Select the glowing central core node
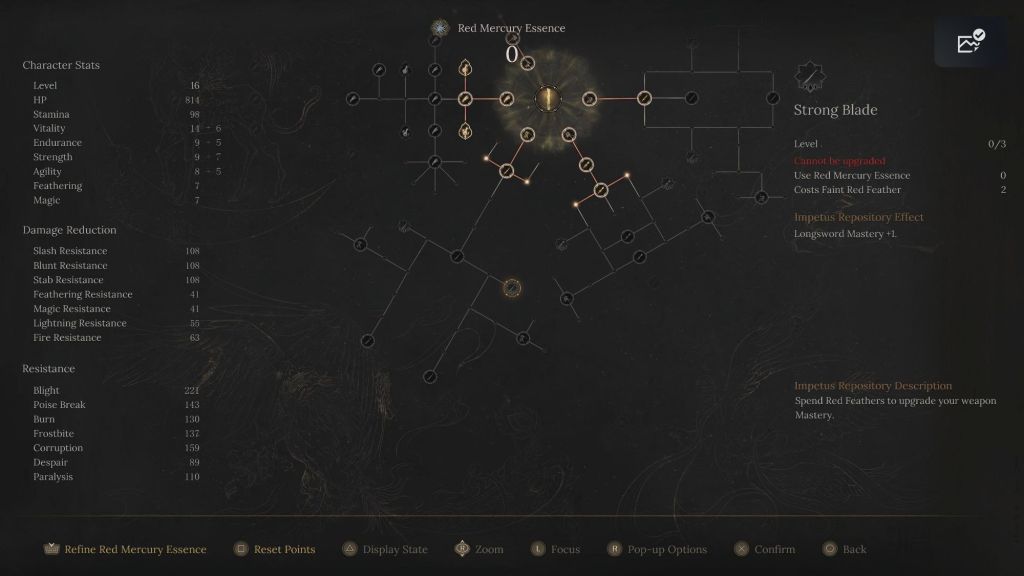Image resolution: width=1024 pixels, height=576 pixels. (547, 98)
